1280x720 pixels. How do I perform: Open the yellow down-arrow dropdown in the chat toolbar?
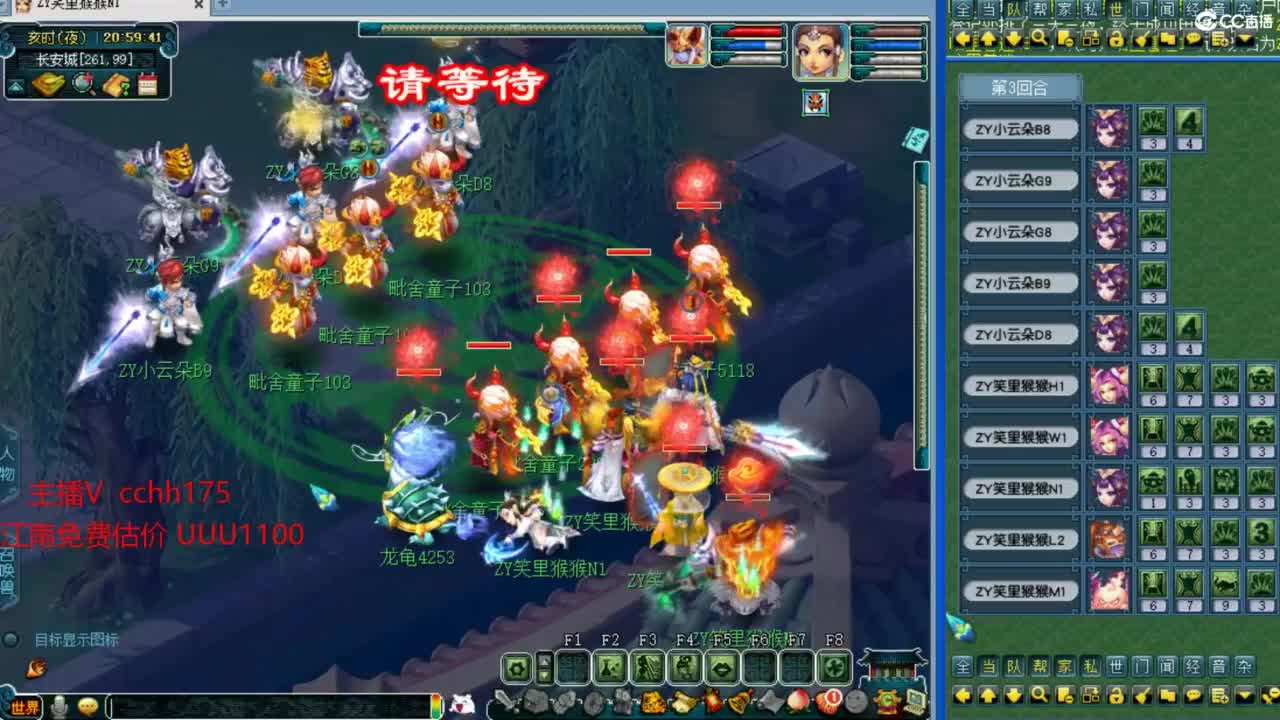click(1244, 695)
